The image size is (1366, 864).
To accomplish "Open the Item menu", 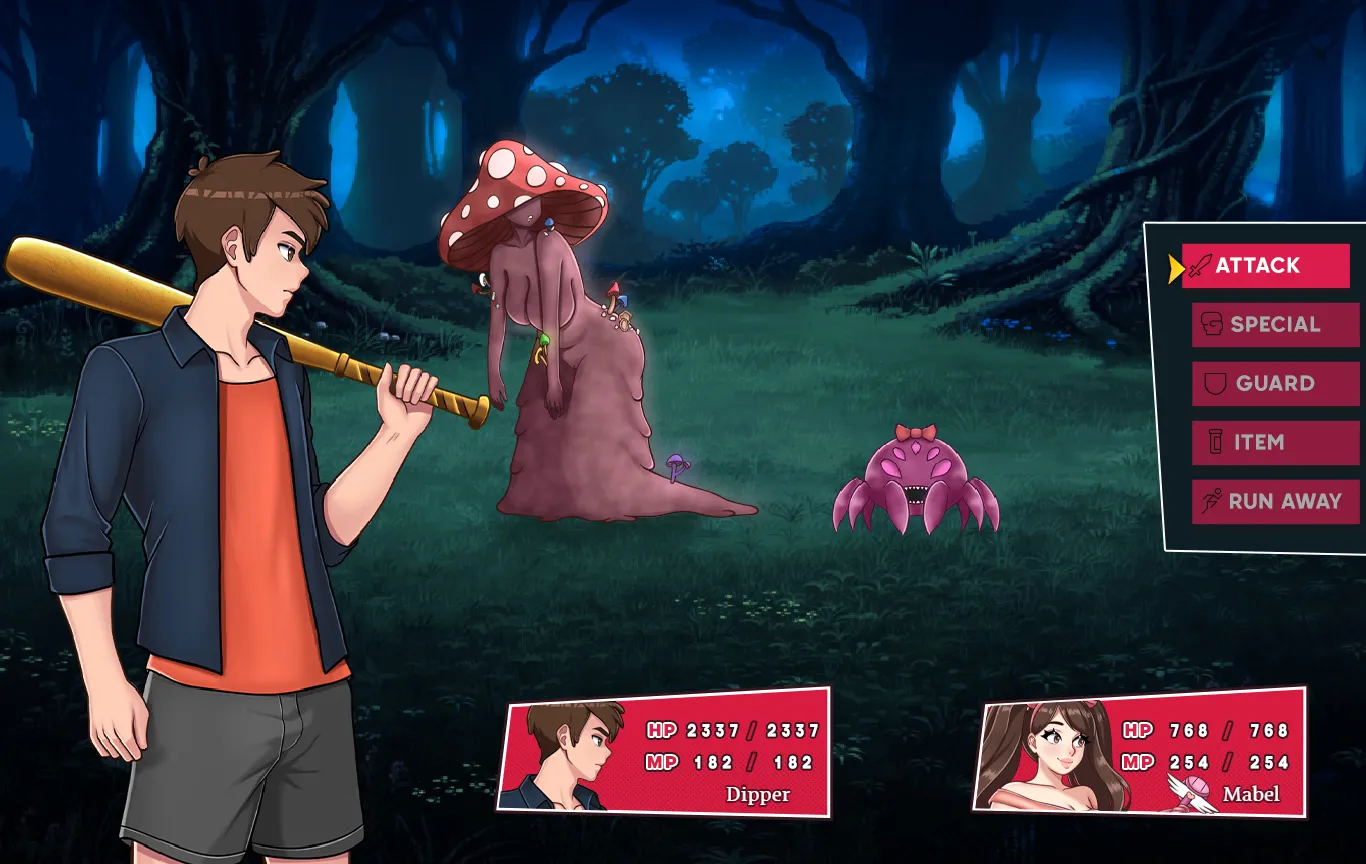I will (1275, 443).
